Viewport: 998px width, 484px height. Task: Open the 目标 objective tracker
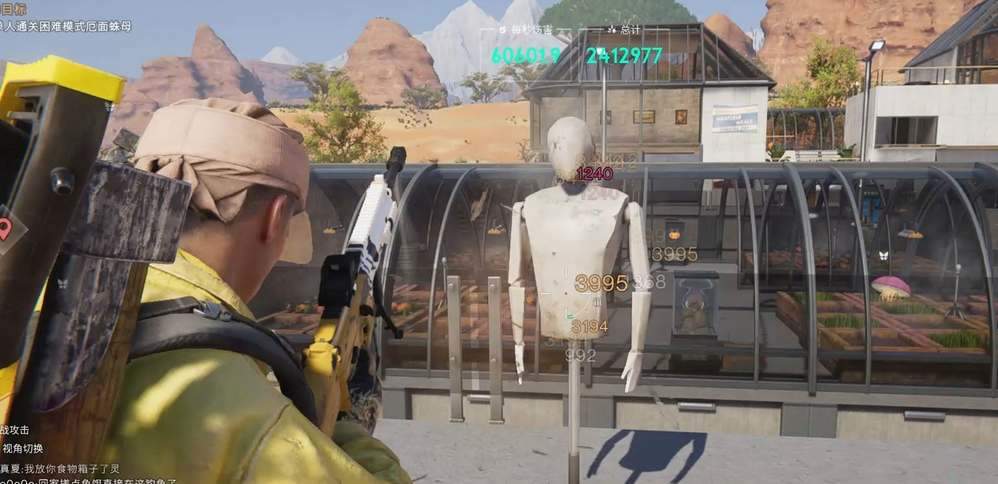(x=13, y=7)
